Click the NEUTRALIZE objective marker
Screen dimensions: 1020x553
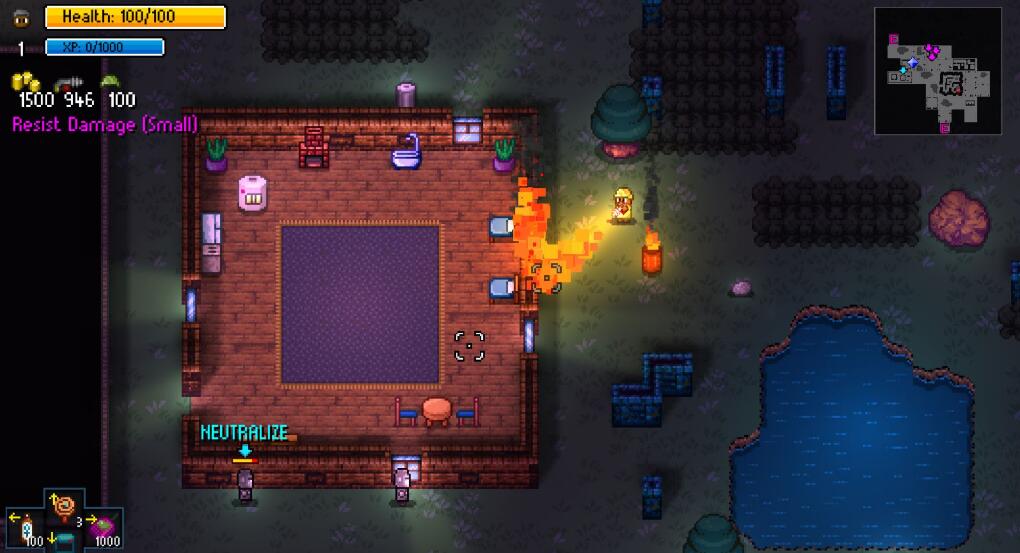[x=244, y=433]
